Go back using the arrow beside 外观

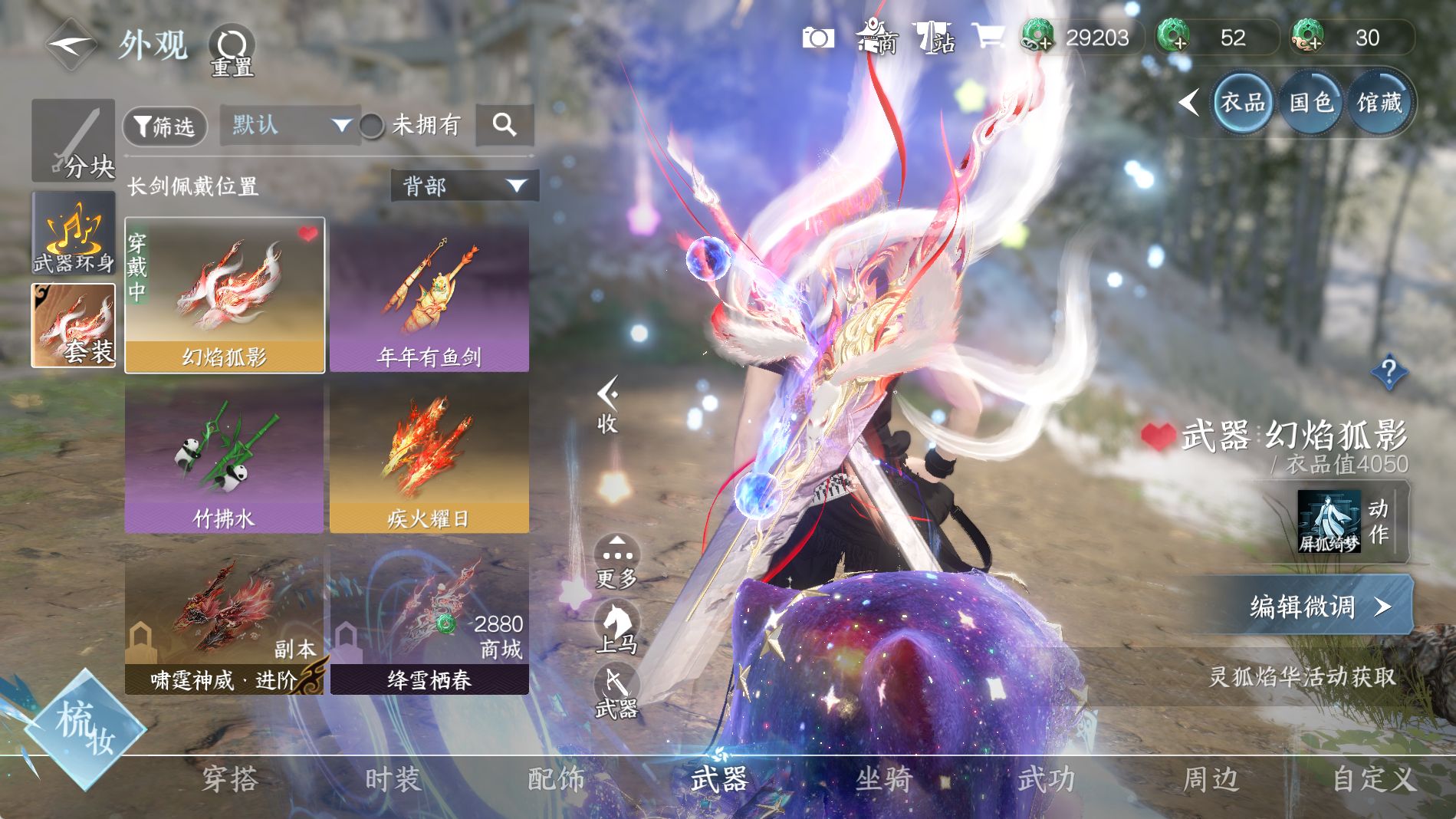[x=71, y=44]
